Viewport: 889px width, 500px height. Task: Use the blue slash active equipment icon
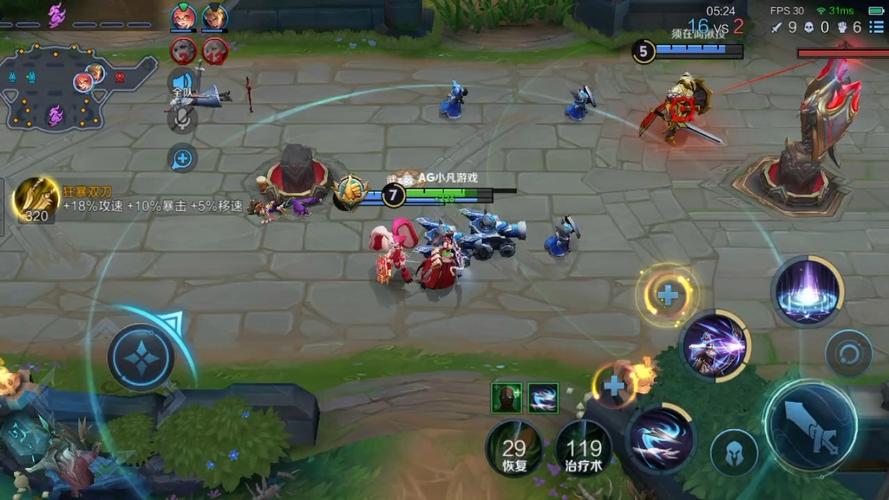(x=543, y=397)
